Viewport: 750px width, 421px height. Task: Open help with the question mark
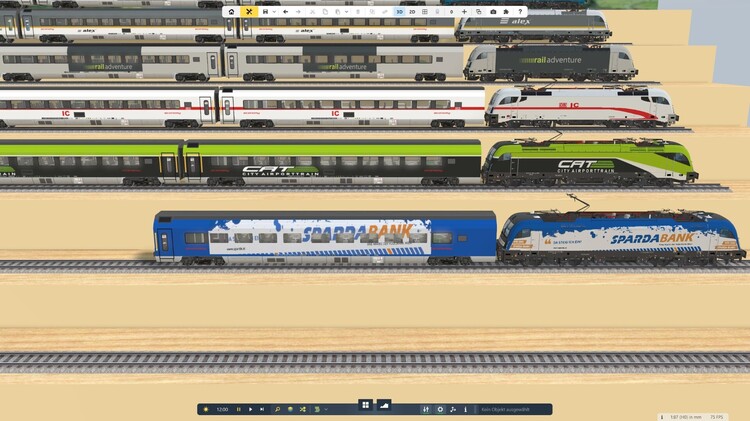520,11
